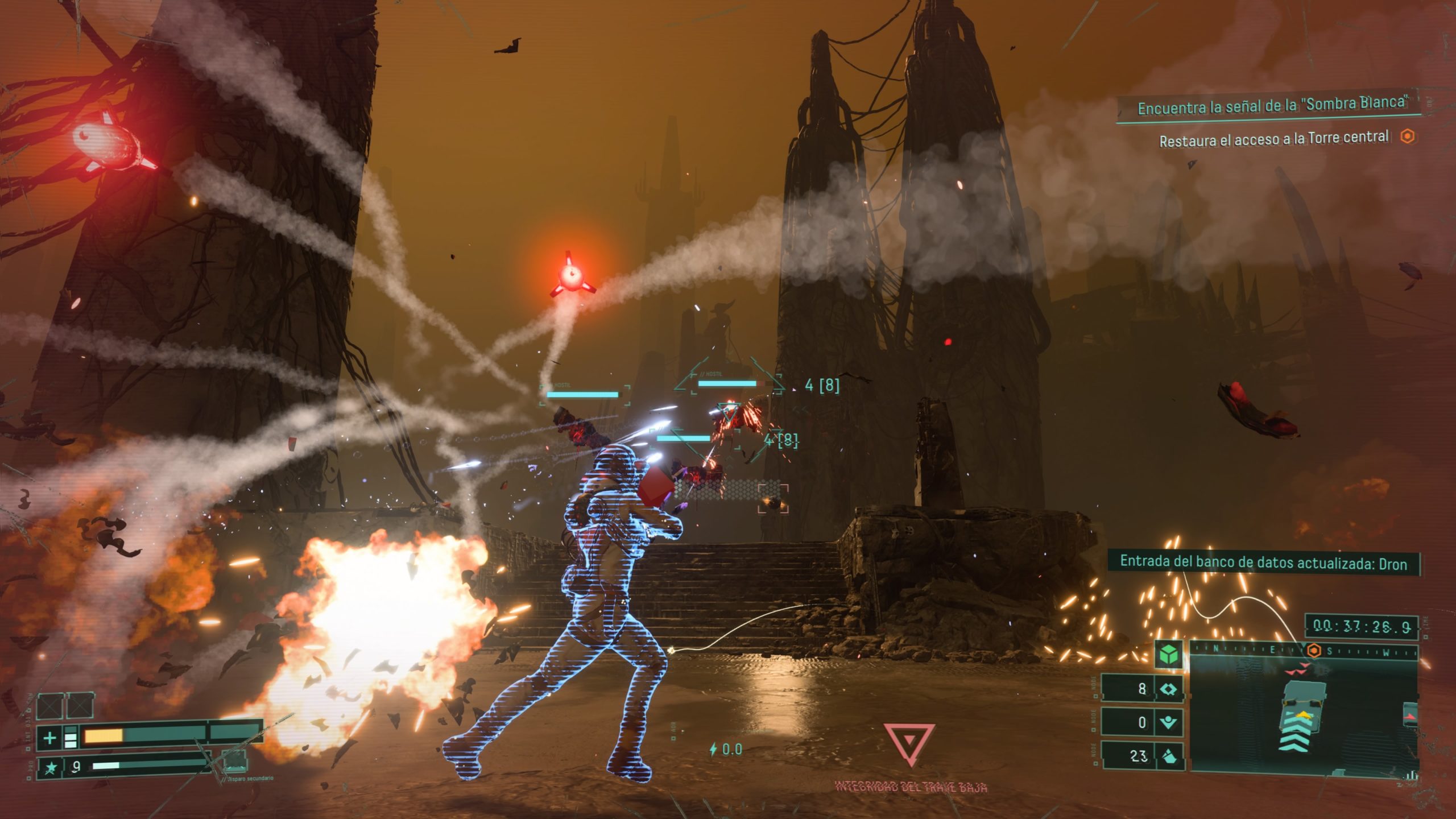Image resolution: width=1456 pixels, height=819 pixels.
Task: Click the red enemy arrows on the minimap
Action: click(x=1298, y=672)
